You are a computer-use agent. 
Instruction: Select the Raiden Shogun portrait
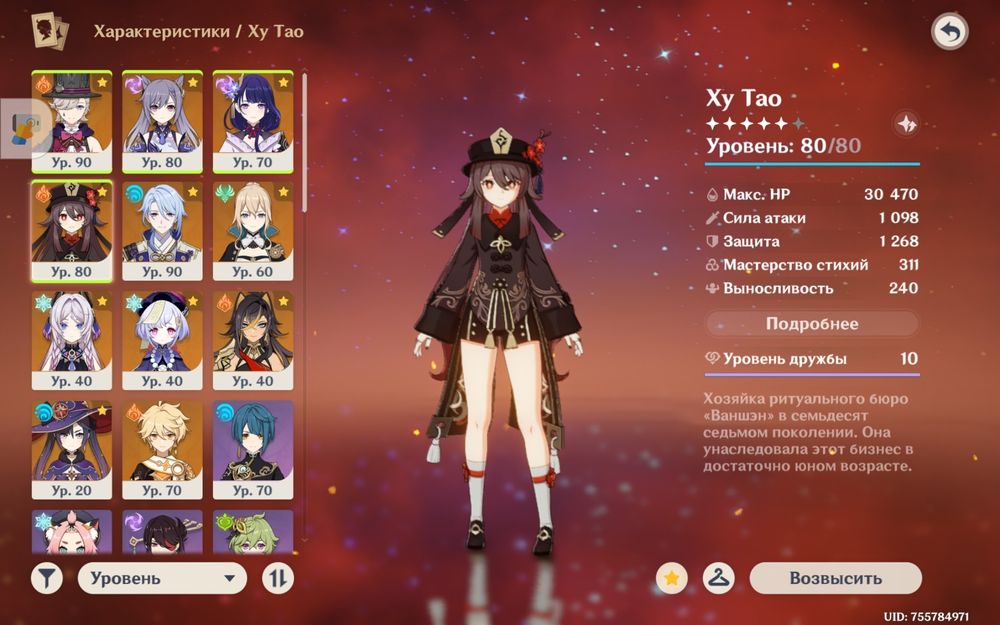click(x=252, y=120)
